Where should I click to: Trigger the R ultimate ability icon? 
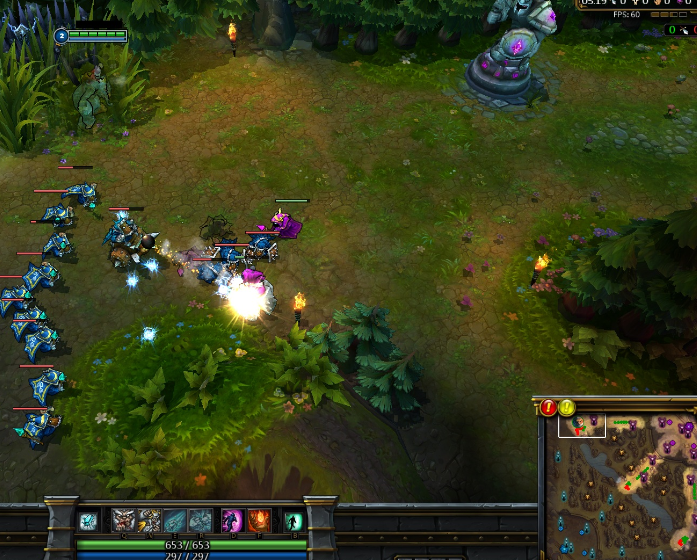pos(200,520)
